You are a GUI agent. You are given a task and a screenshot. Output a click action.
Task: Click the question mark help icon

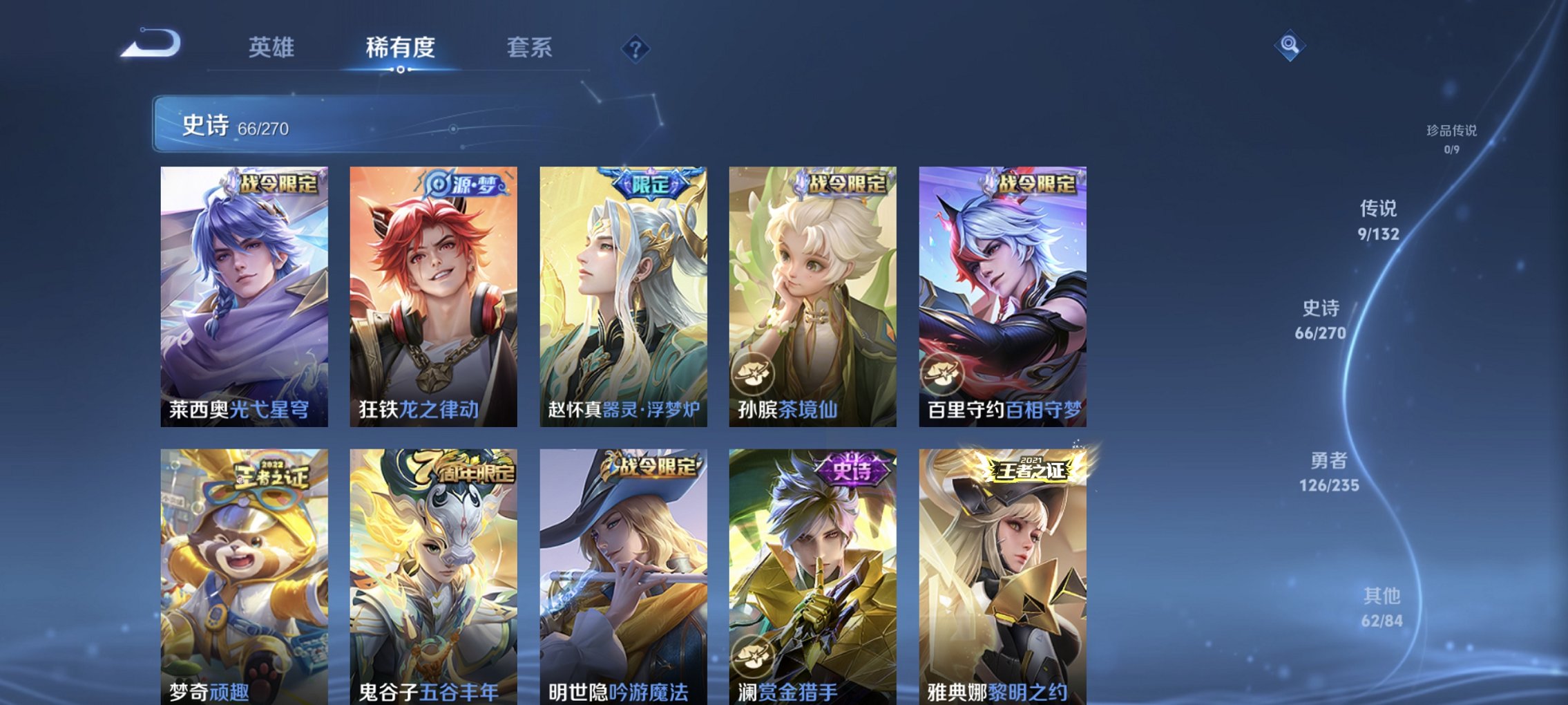[x=636, y=47]
